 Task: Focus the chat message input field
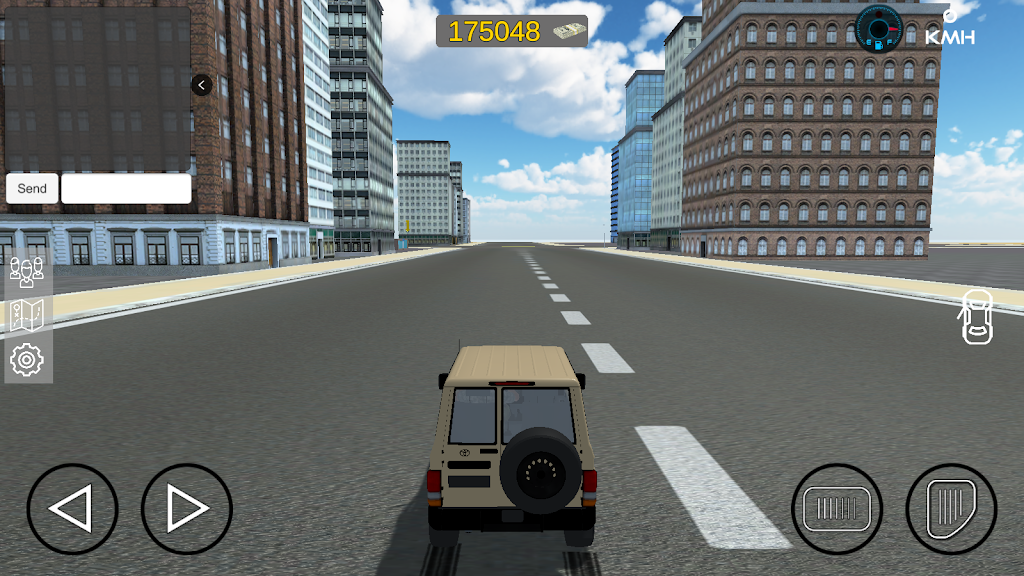pos(126,188)
